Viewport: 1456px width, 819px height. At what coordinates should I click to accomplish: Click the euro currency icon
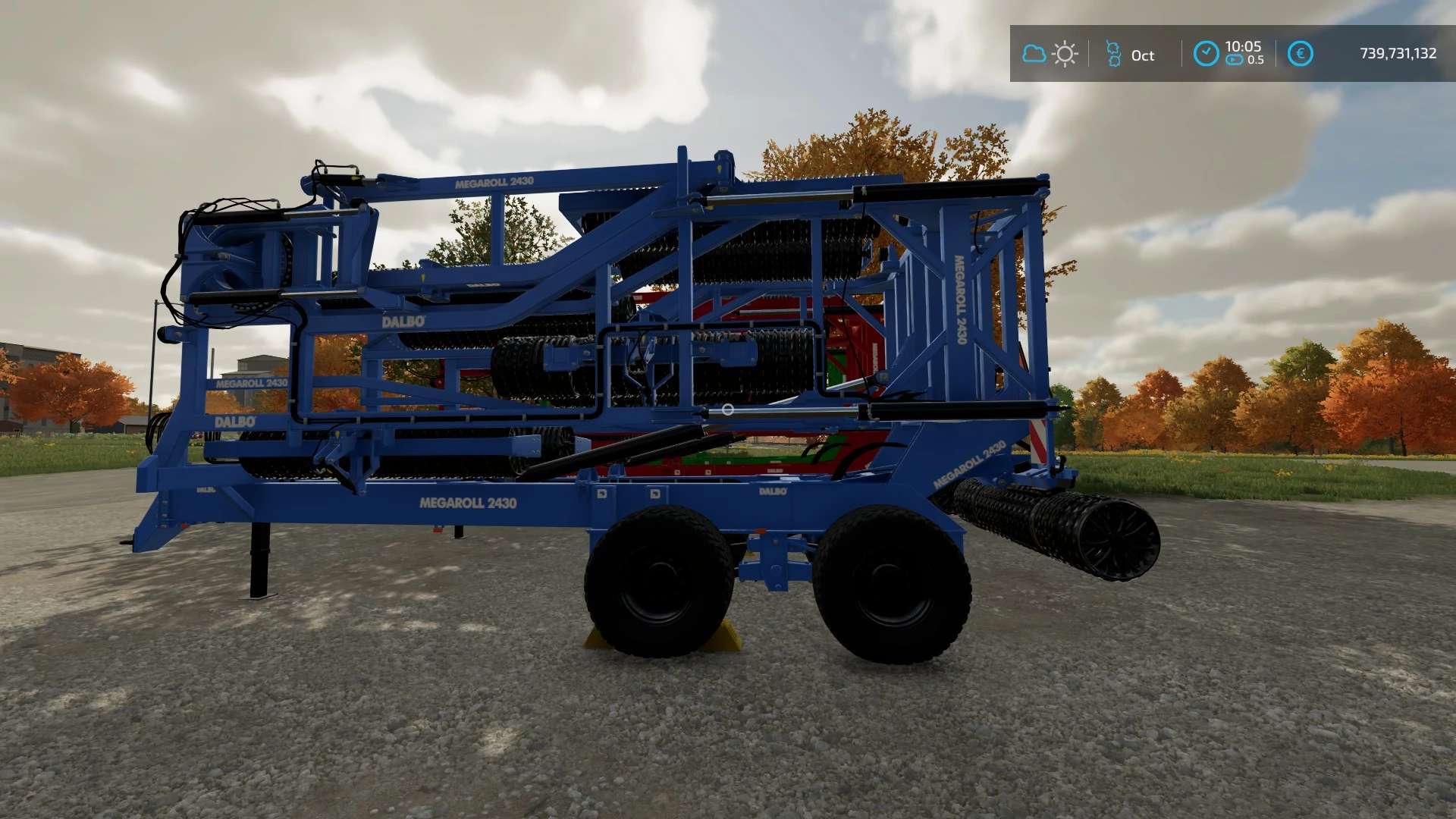pos(1300,54)
